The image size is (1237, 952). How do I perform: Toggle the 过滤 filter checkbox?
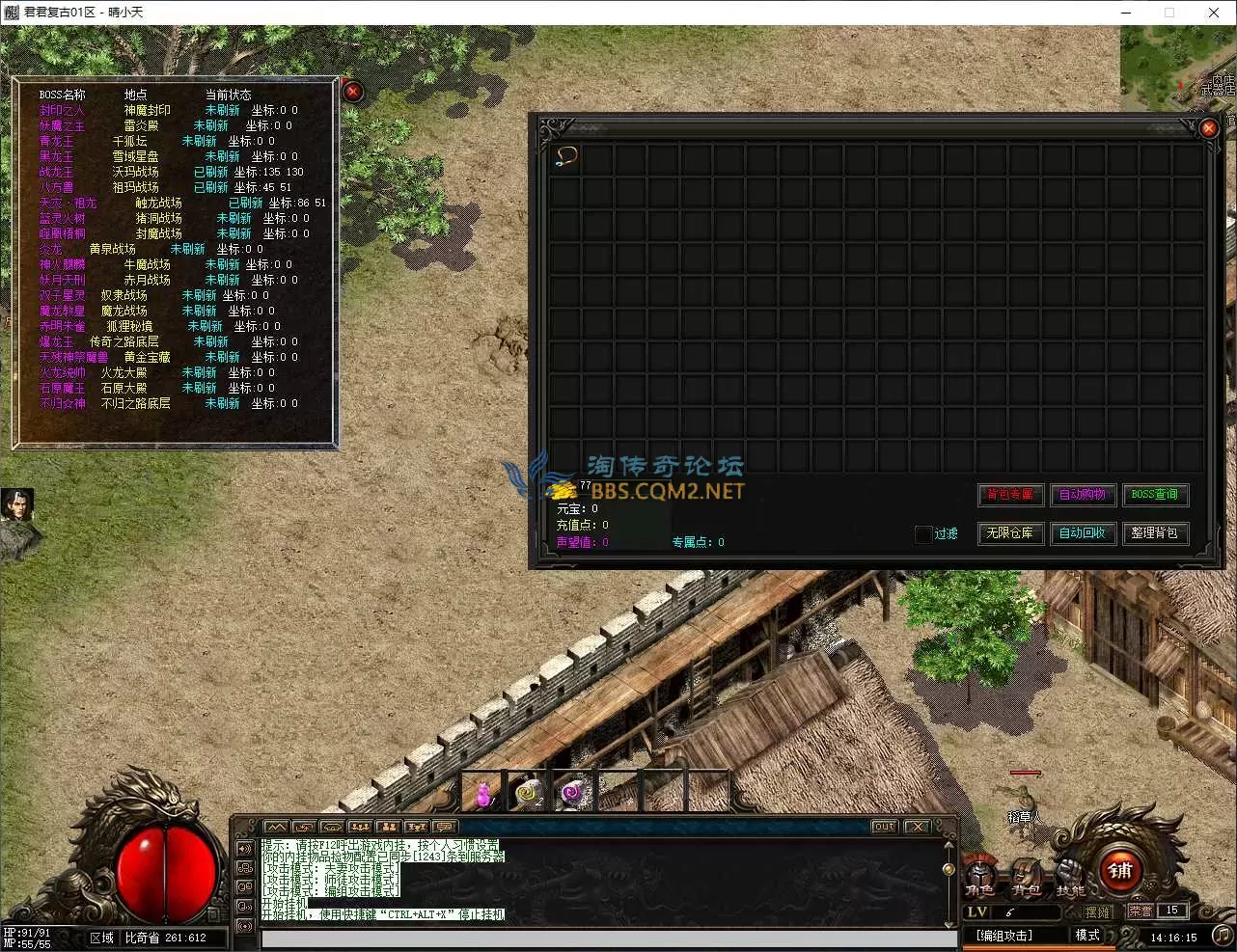[x=923, y=533]
